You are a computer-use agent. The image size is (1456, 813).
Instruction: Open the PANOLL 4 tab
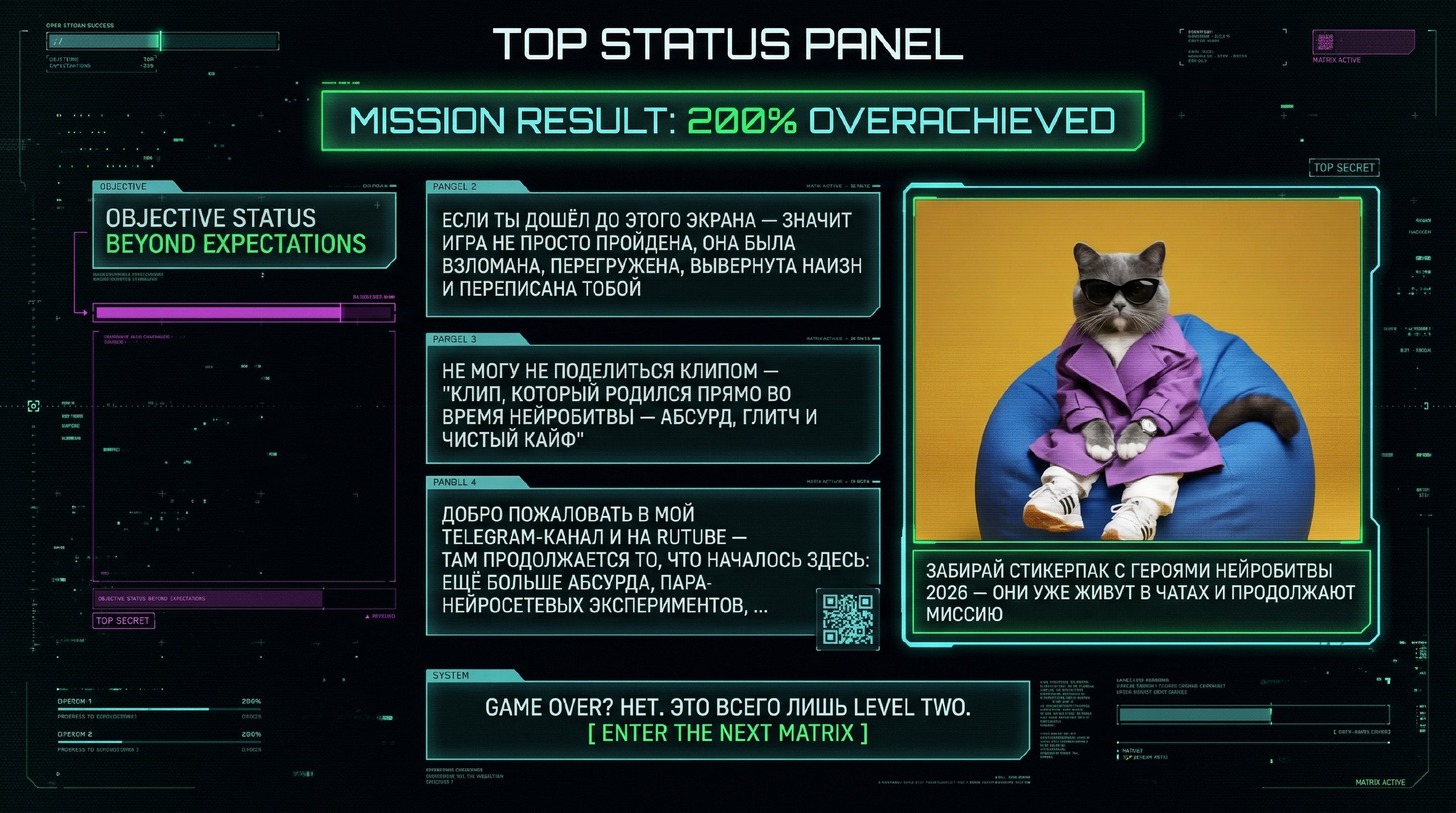[x=454, y=482]
